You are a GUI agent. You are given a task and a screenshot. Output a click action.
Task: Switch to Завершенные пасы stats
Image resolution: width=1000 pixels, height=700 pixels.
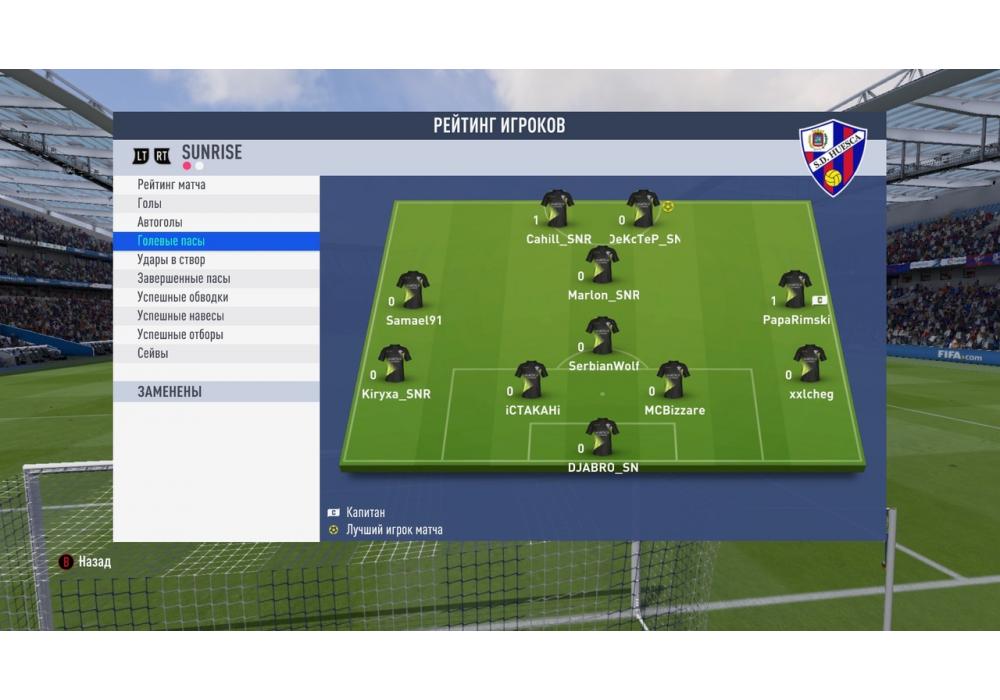tap(184, 279)
